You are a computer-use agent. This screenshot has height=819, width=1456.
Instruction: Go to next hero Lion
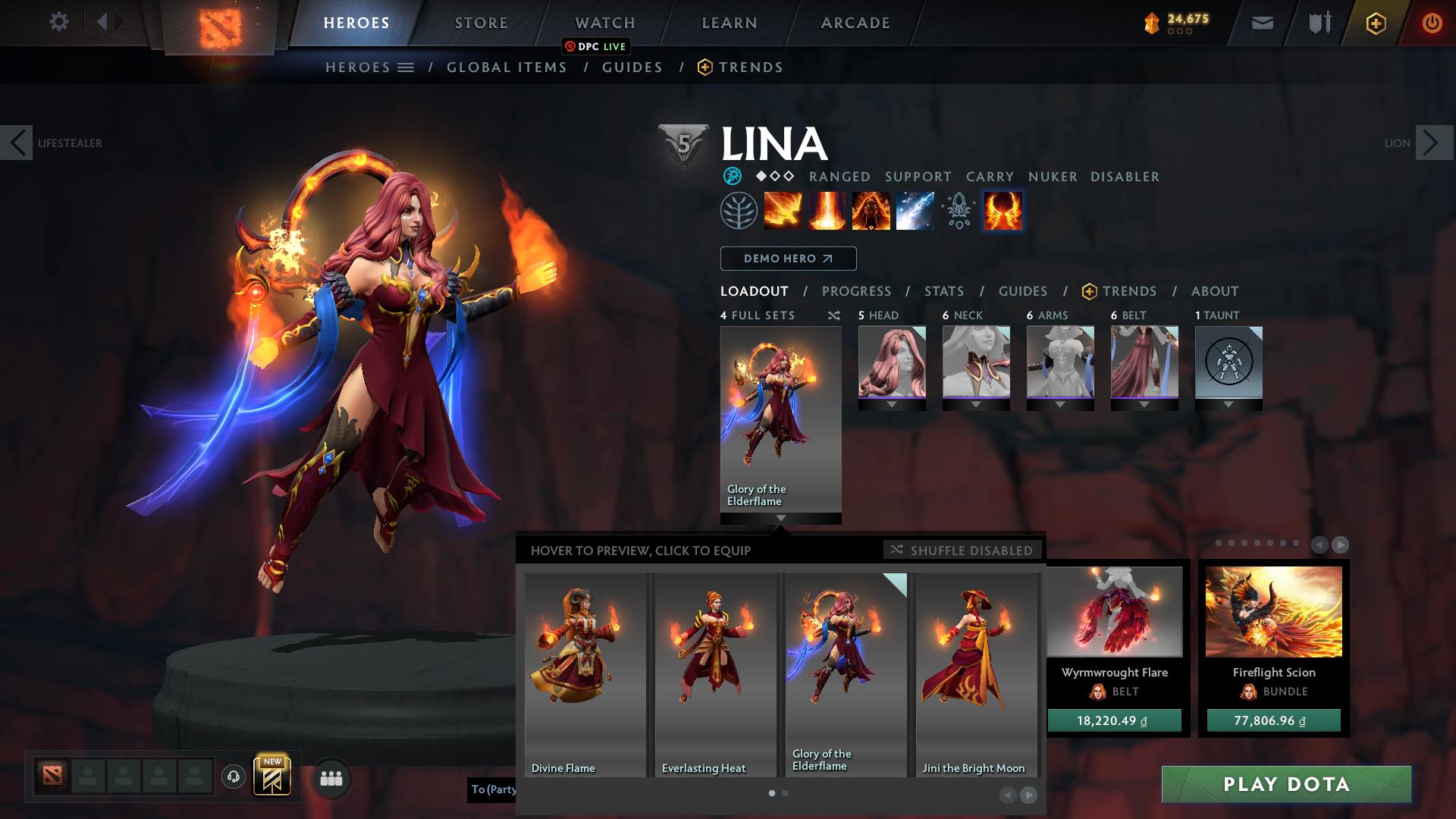1430,143
